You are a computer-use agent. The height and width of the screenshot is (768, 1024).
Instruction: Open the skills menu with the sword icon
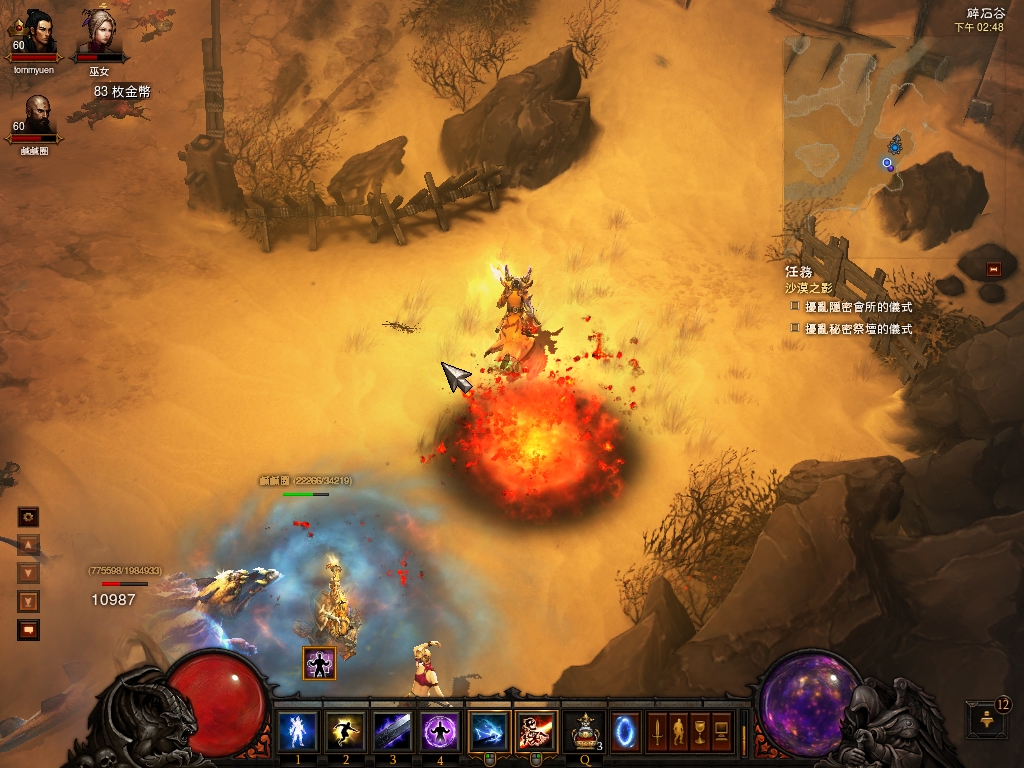657,731
